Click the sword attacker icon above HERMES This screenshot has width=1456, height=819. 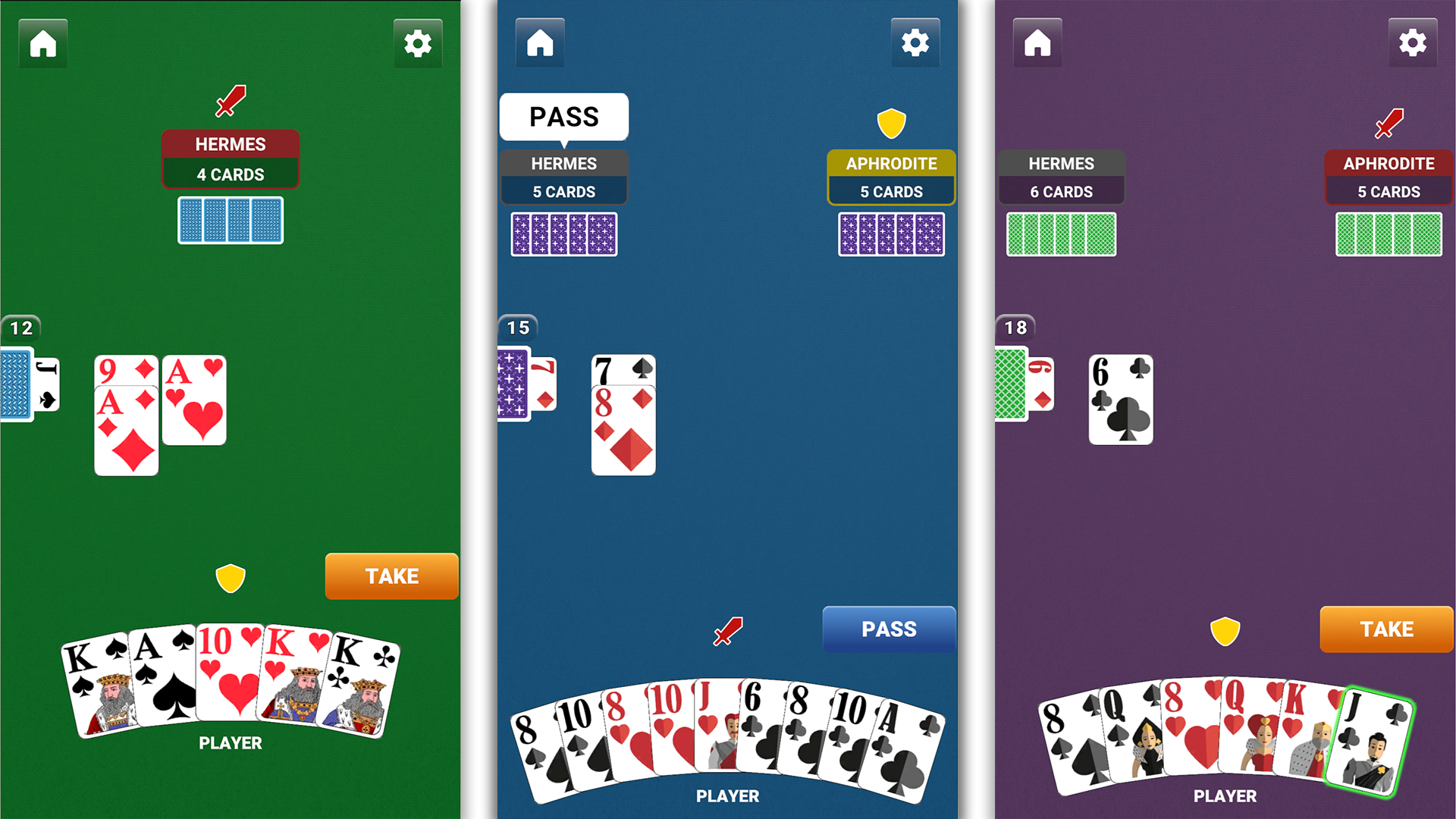(230, 99)
